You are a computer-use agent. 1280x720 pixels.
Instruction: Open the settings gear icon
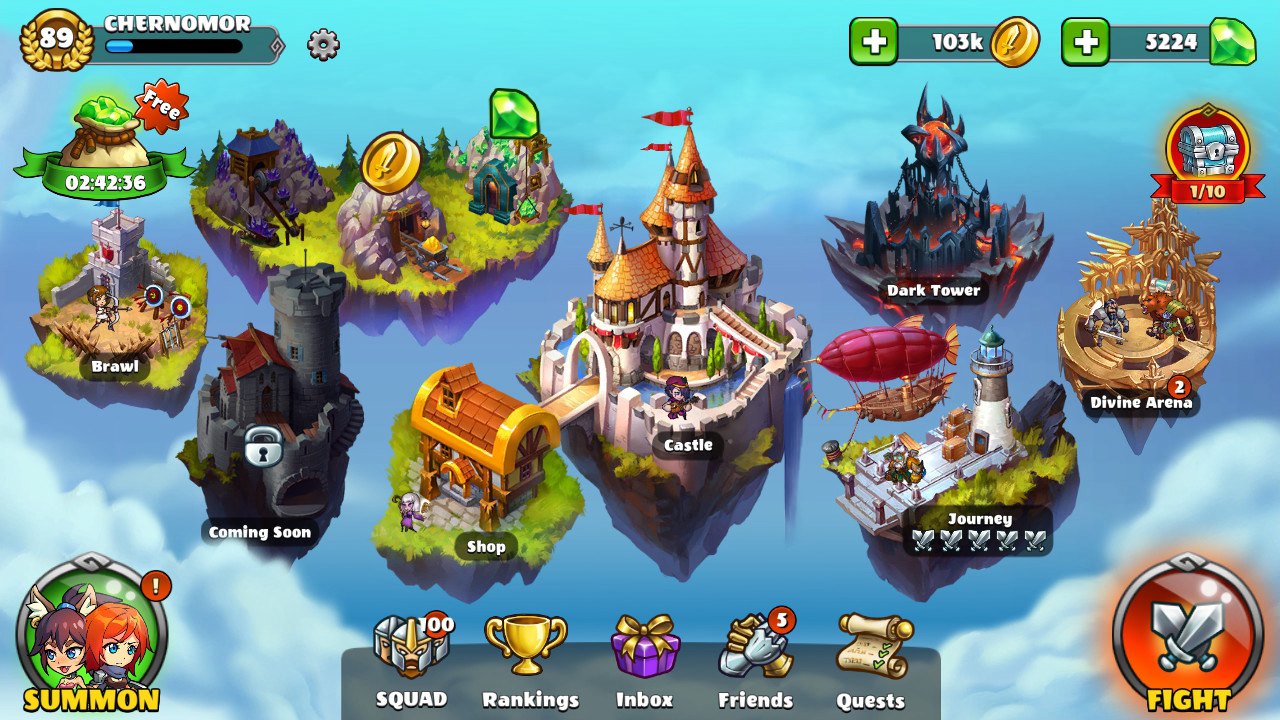pyautogui.click(x=323, y=44)
